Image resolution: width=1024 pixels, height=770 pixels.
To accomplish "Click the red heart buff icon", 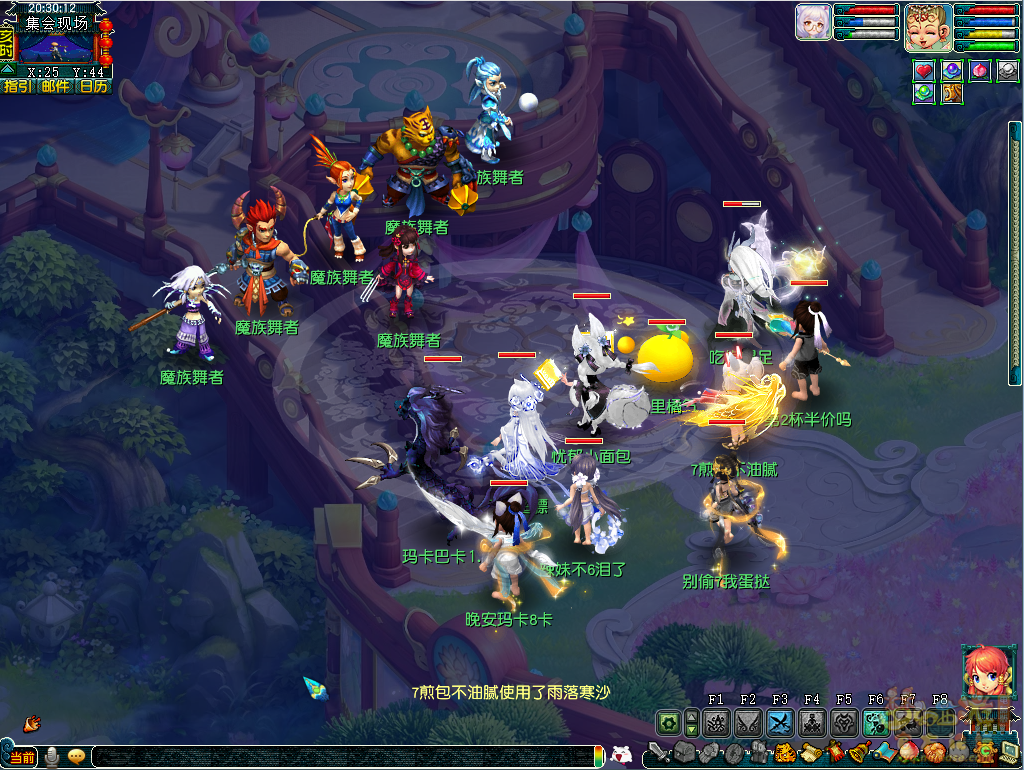I will click(924, 71).
